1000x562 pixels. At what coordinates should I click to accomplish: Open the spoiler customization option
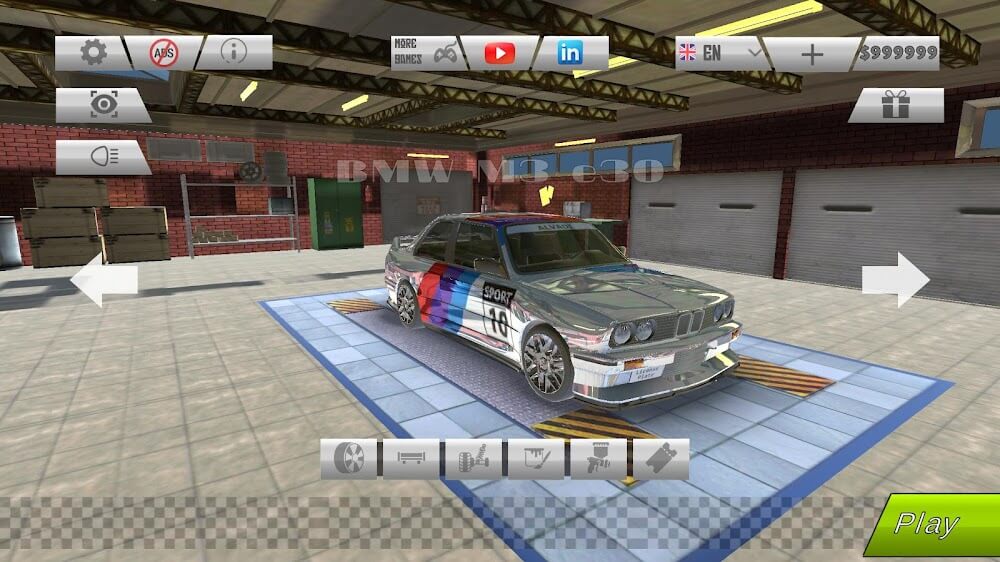pos(410,459)
